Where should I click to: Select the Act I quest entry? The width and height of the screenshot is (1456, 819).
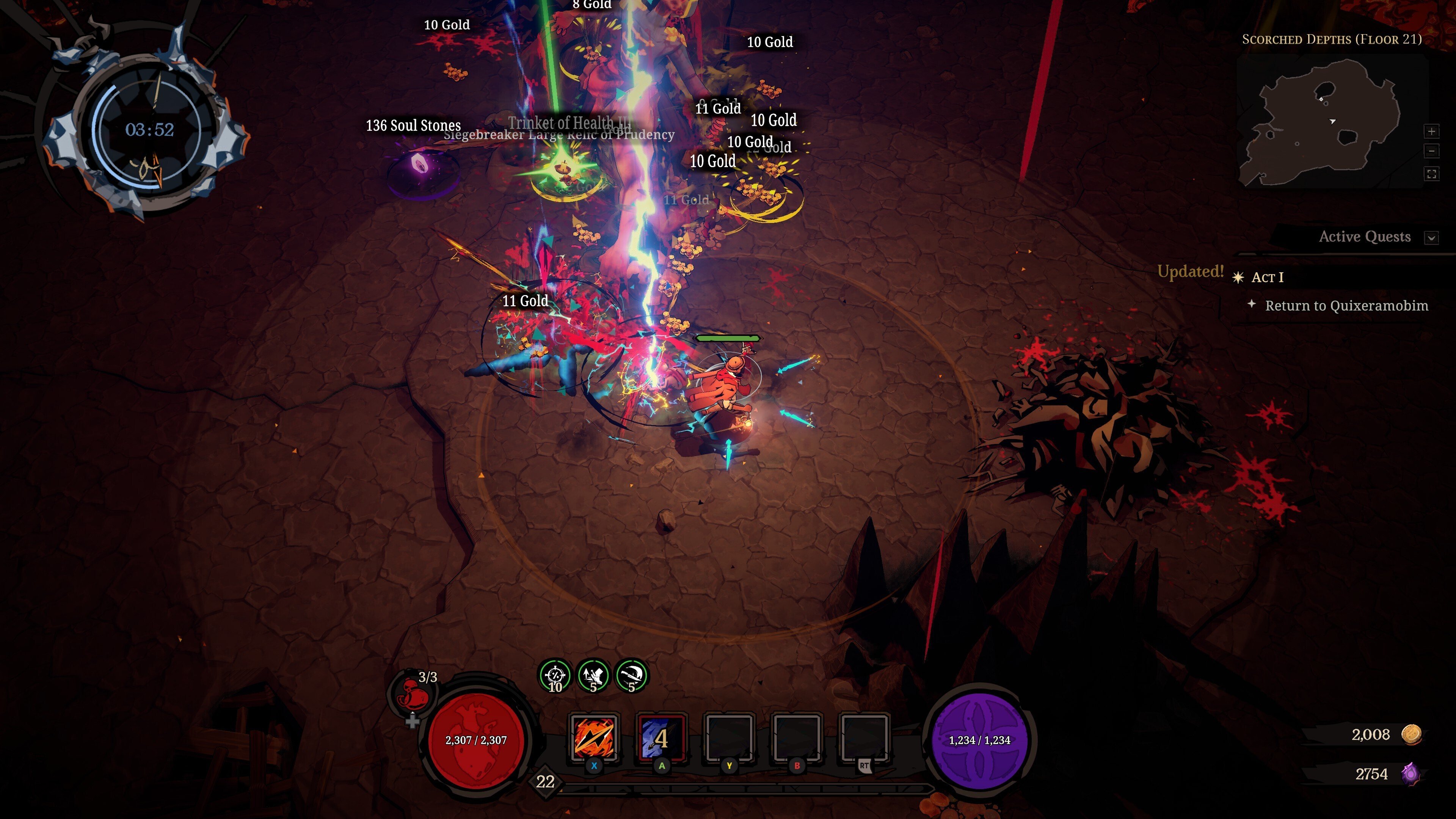1267,278
